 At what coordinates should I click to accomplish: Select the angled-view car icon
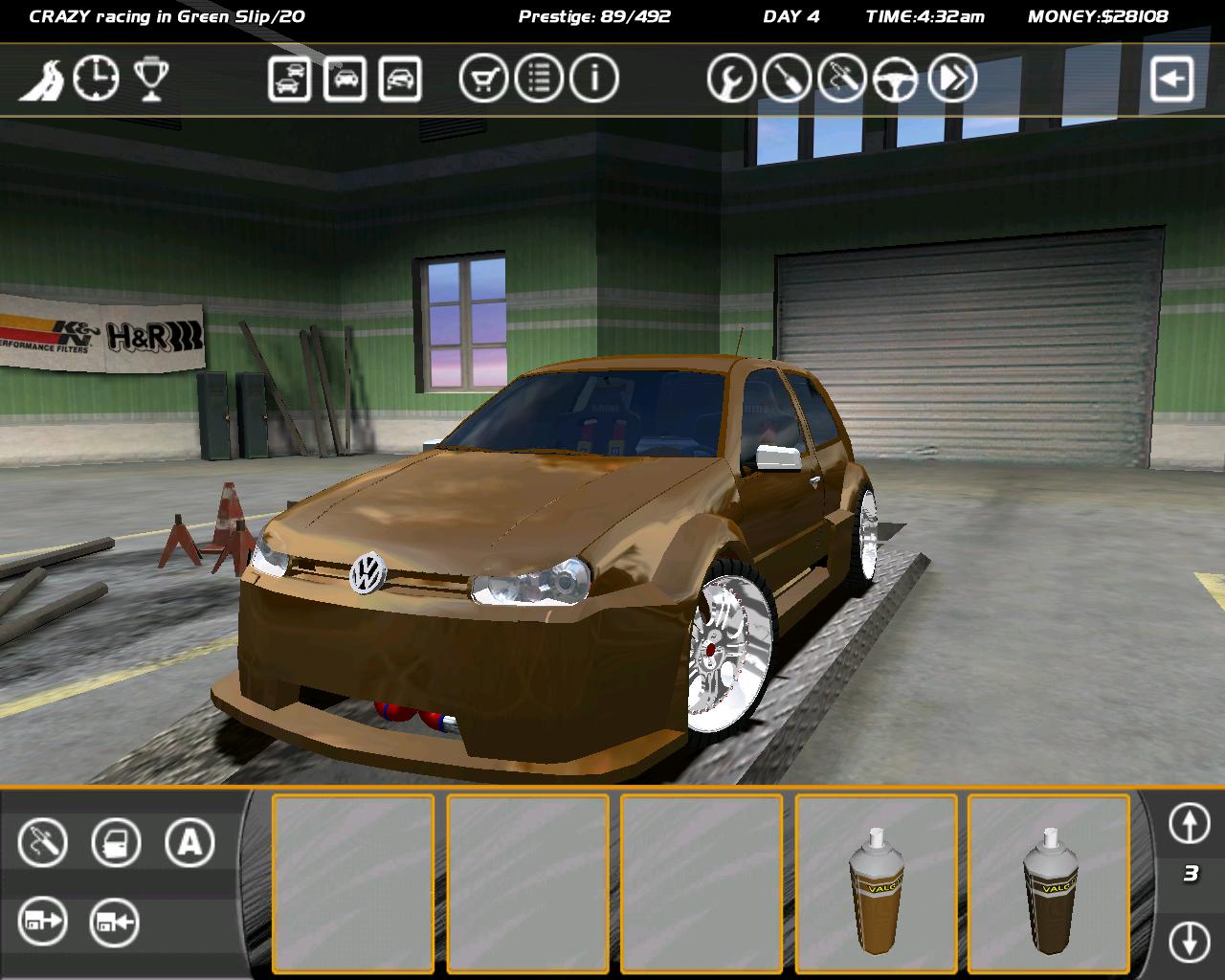pyautogui.click(x=400, y=78)
